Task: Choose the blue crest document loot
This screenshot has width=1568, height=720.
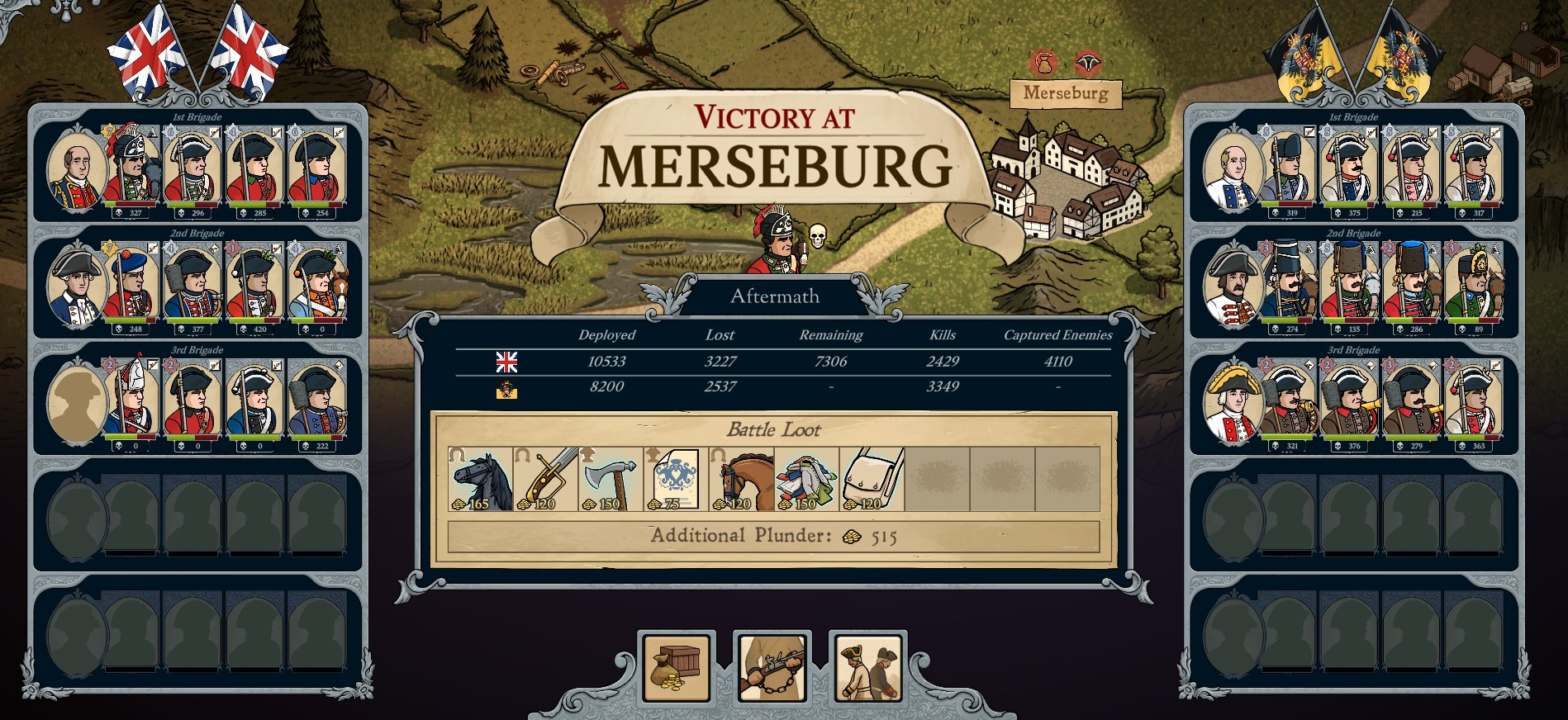Action: coord(677,480)
